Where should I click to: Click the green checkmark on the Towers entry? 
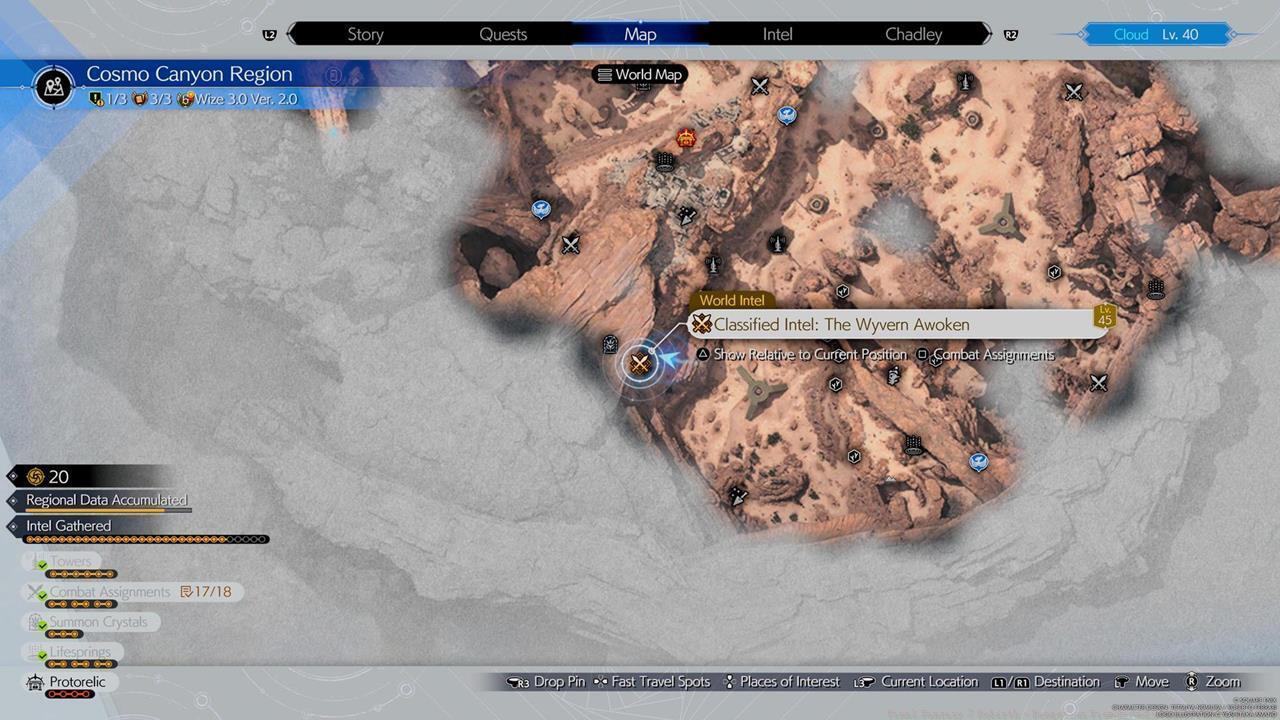pyautogui.click(x=43, y=562)
